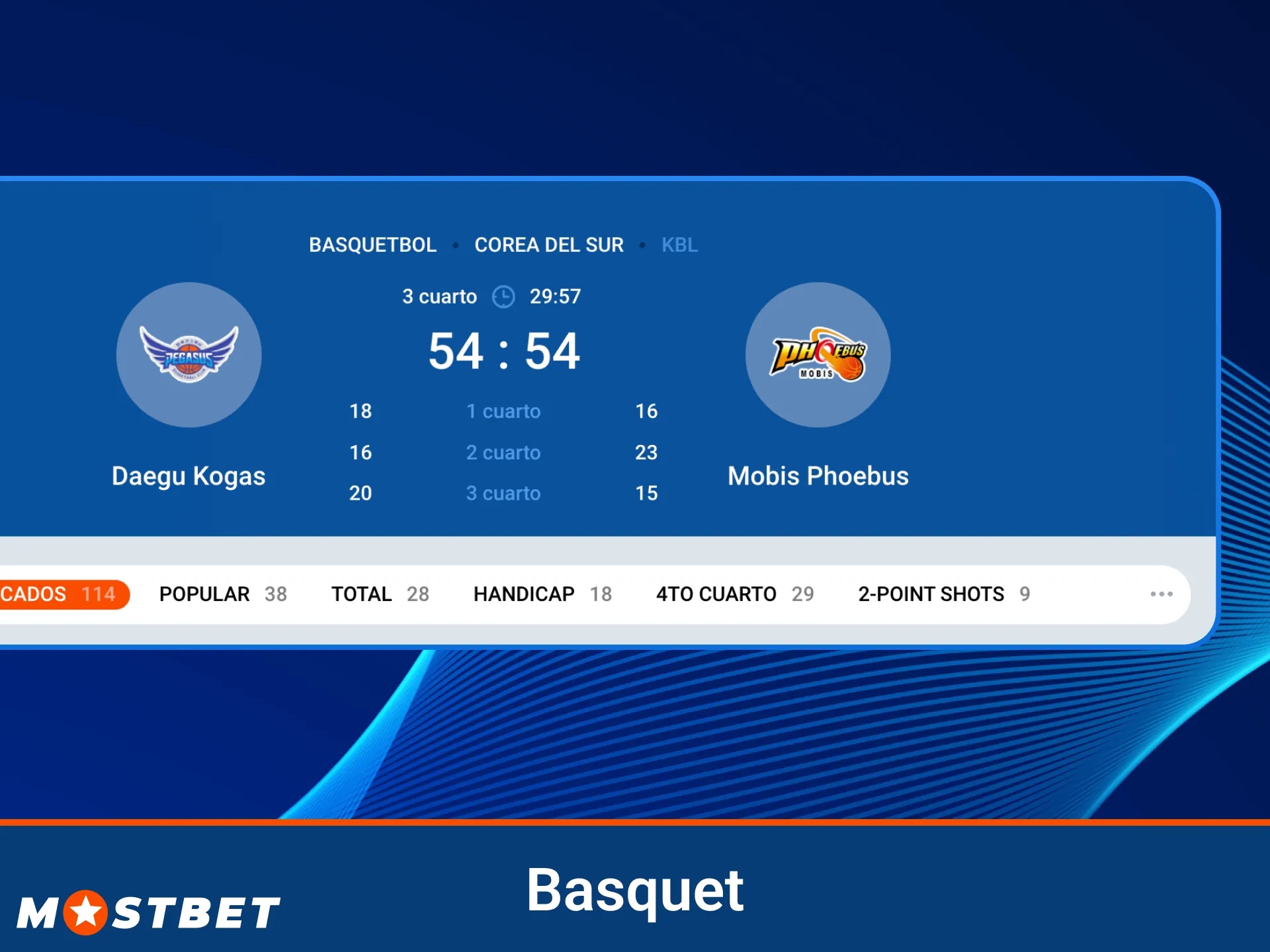Expand the hidden markets with the ellipsis control
The image size is (1270, 952).
point(1162,594)
